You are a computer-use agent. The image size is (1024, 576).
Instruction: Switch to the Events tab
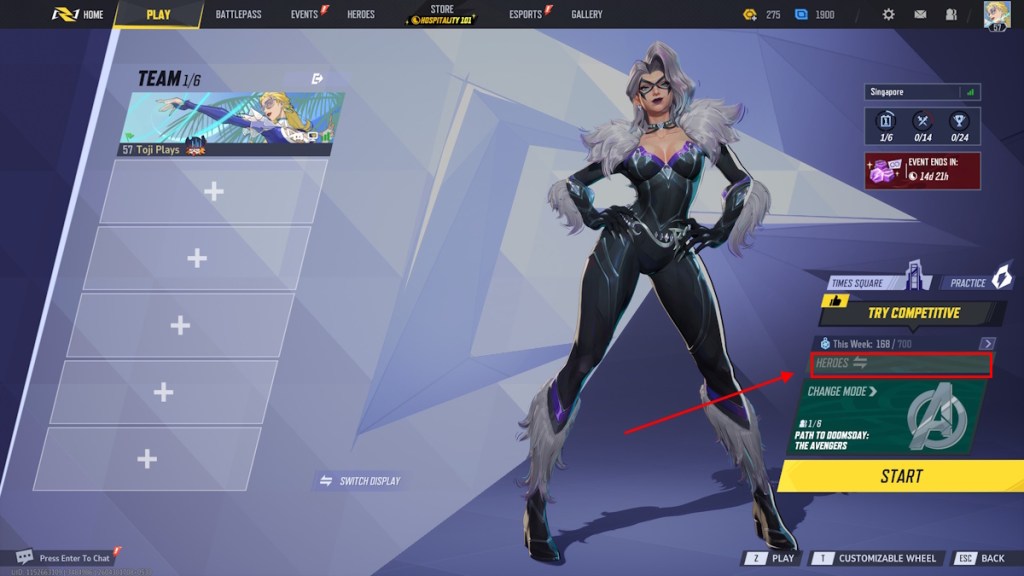304,14
